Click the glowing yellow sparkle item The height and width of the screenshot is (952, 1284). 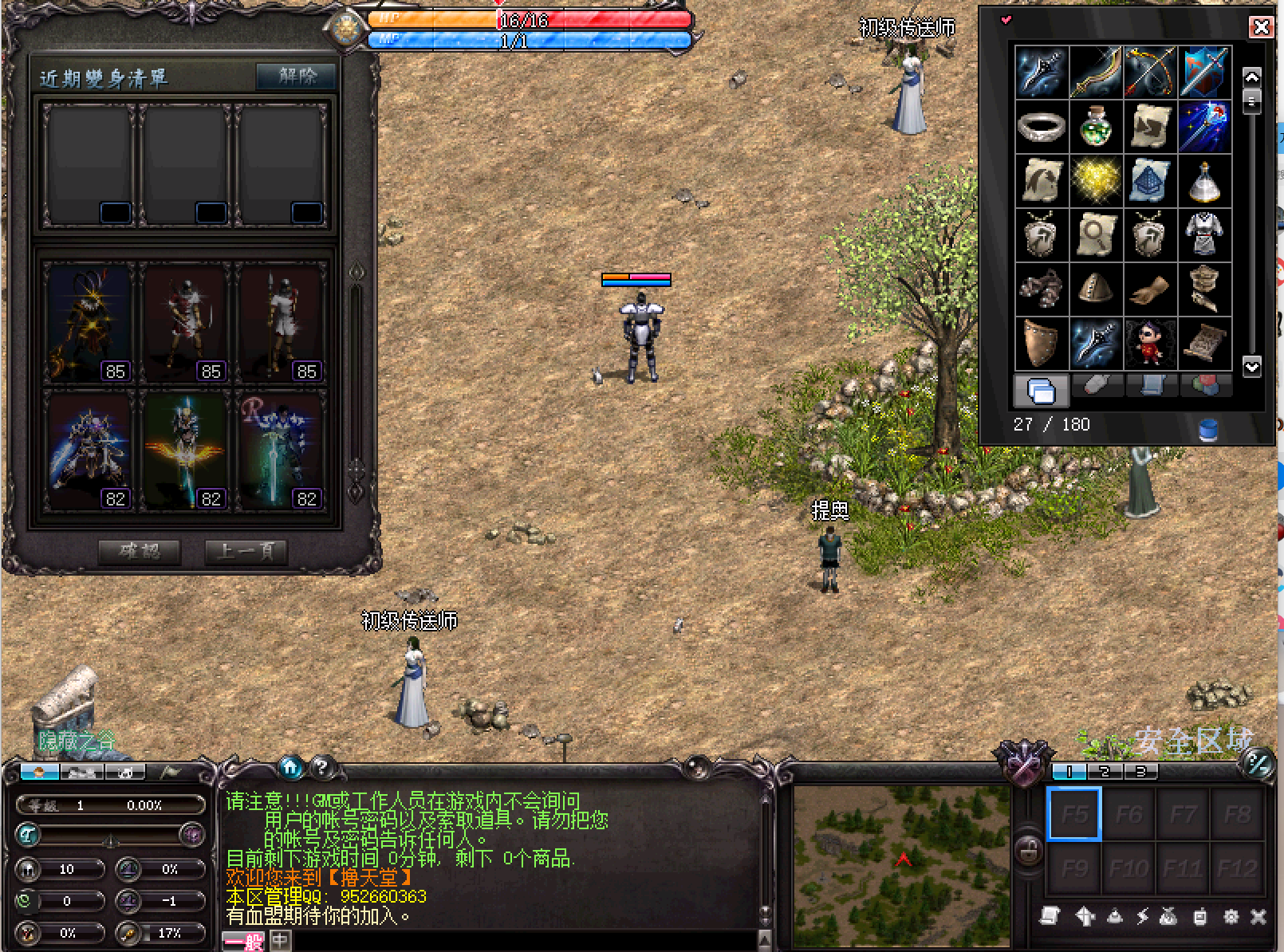tap(1096, 180)
